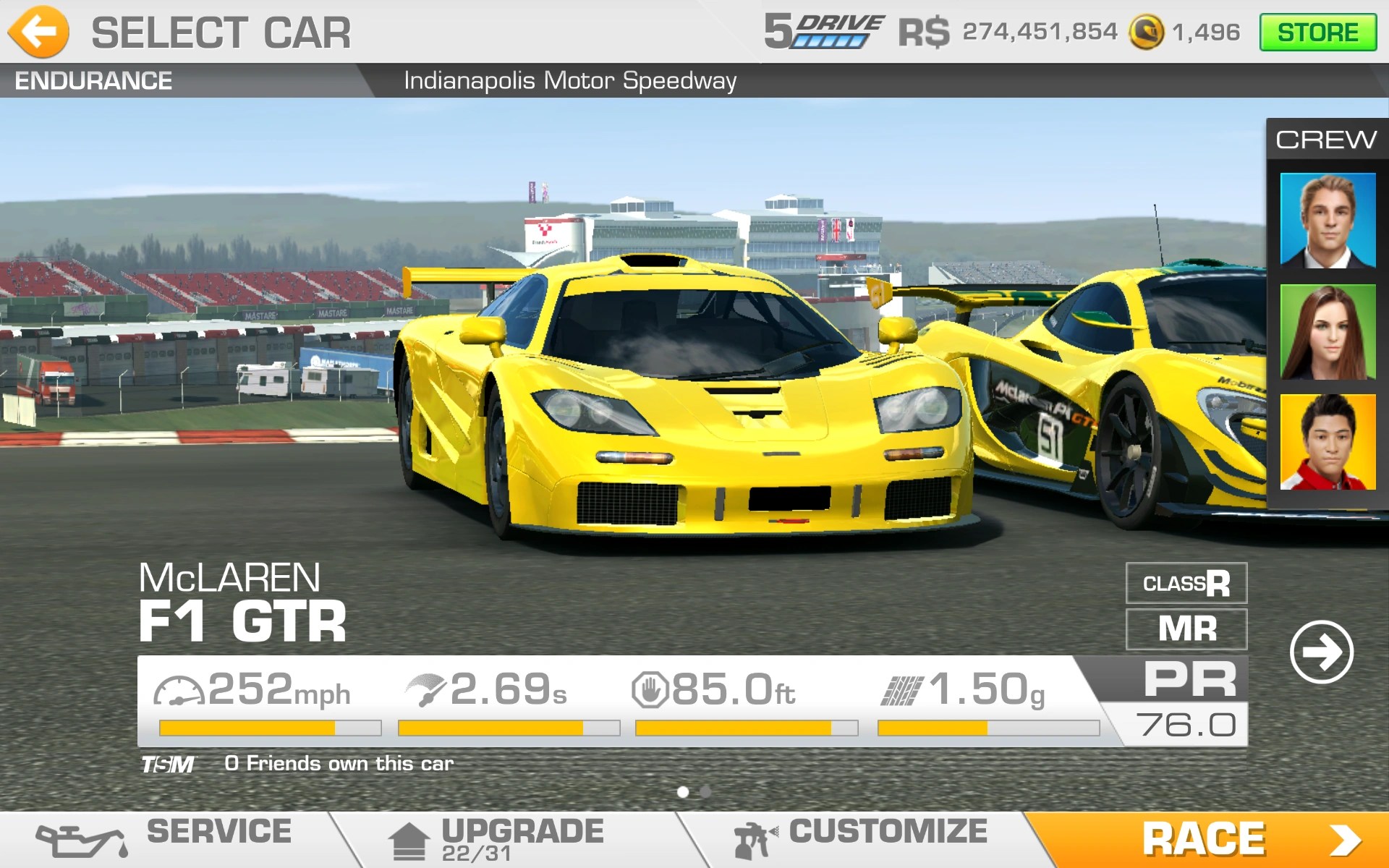Select the McLaren F1 GTR stats panel
The width and height of the screenshot is (1389, 868).
pos(615,700)
